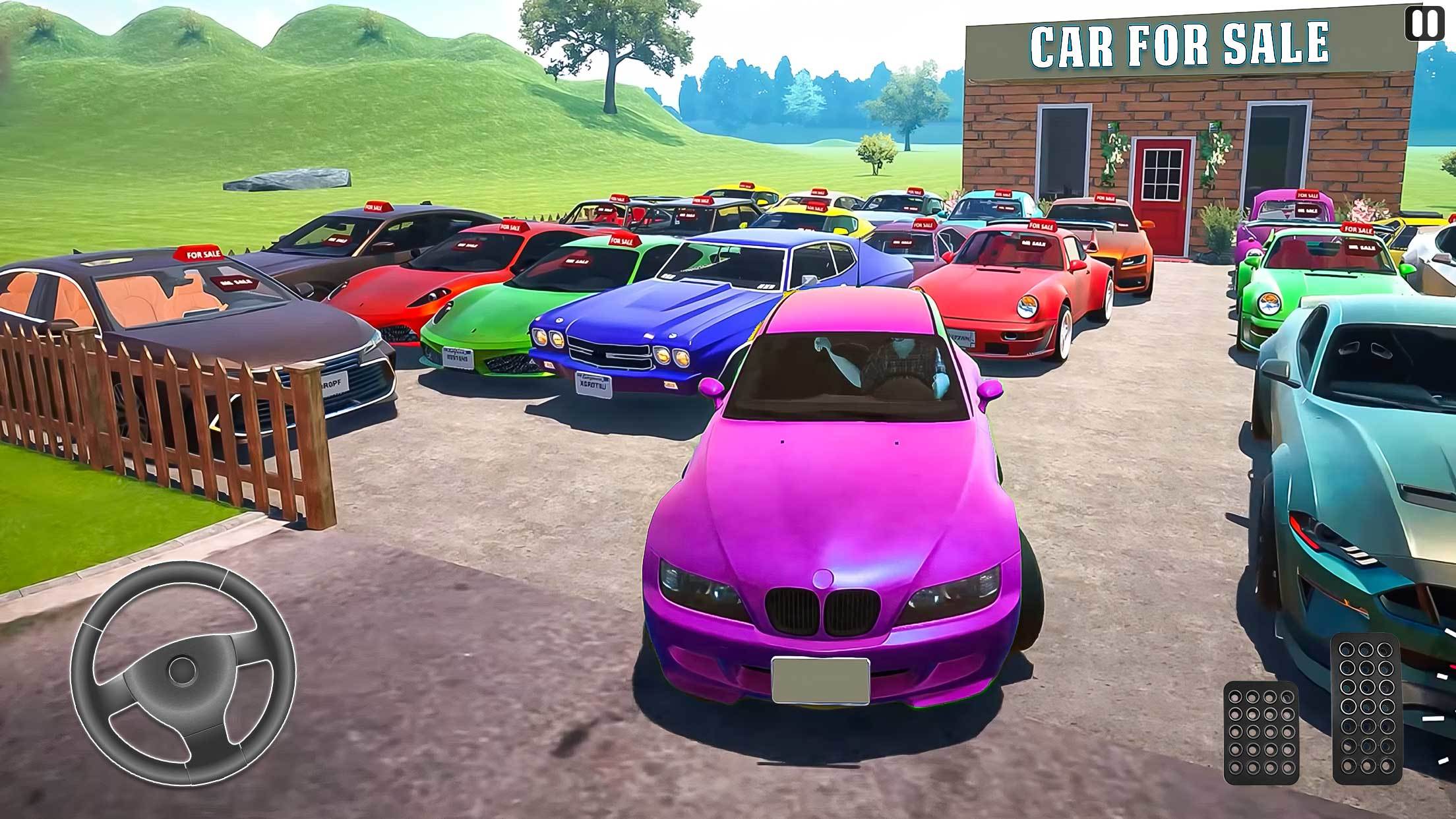The height and width of the screenshot is (819, 1456).
Task: Click the FOR SALE sign on the red Porsche
Action: coord(1042,225)
